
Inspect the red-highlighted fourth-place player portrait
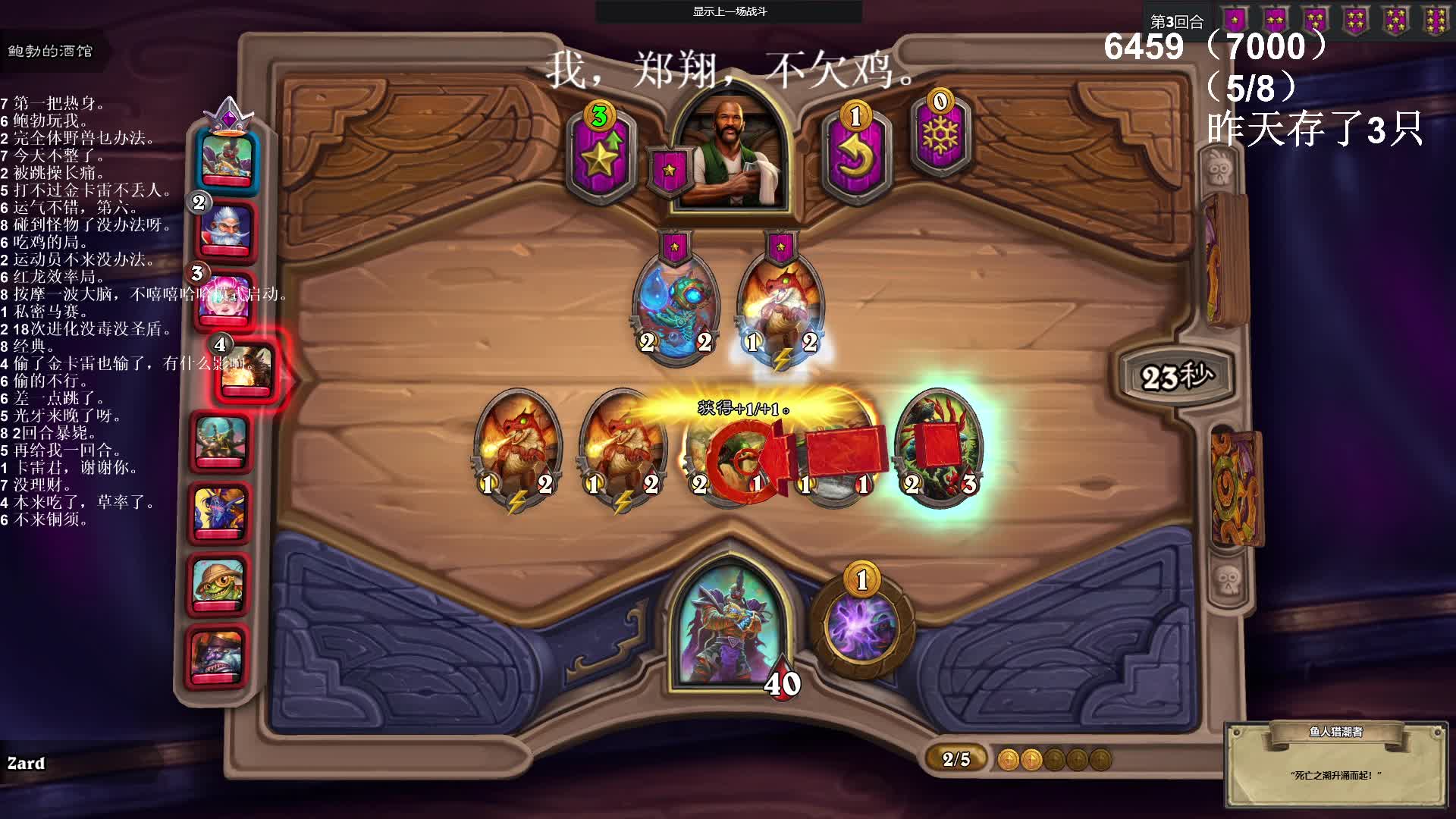(x=247, y=369)
